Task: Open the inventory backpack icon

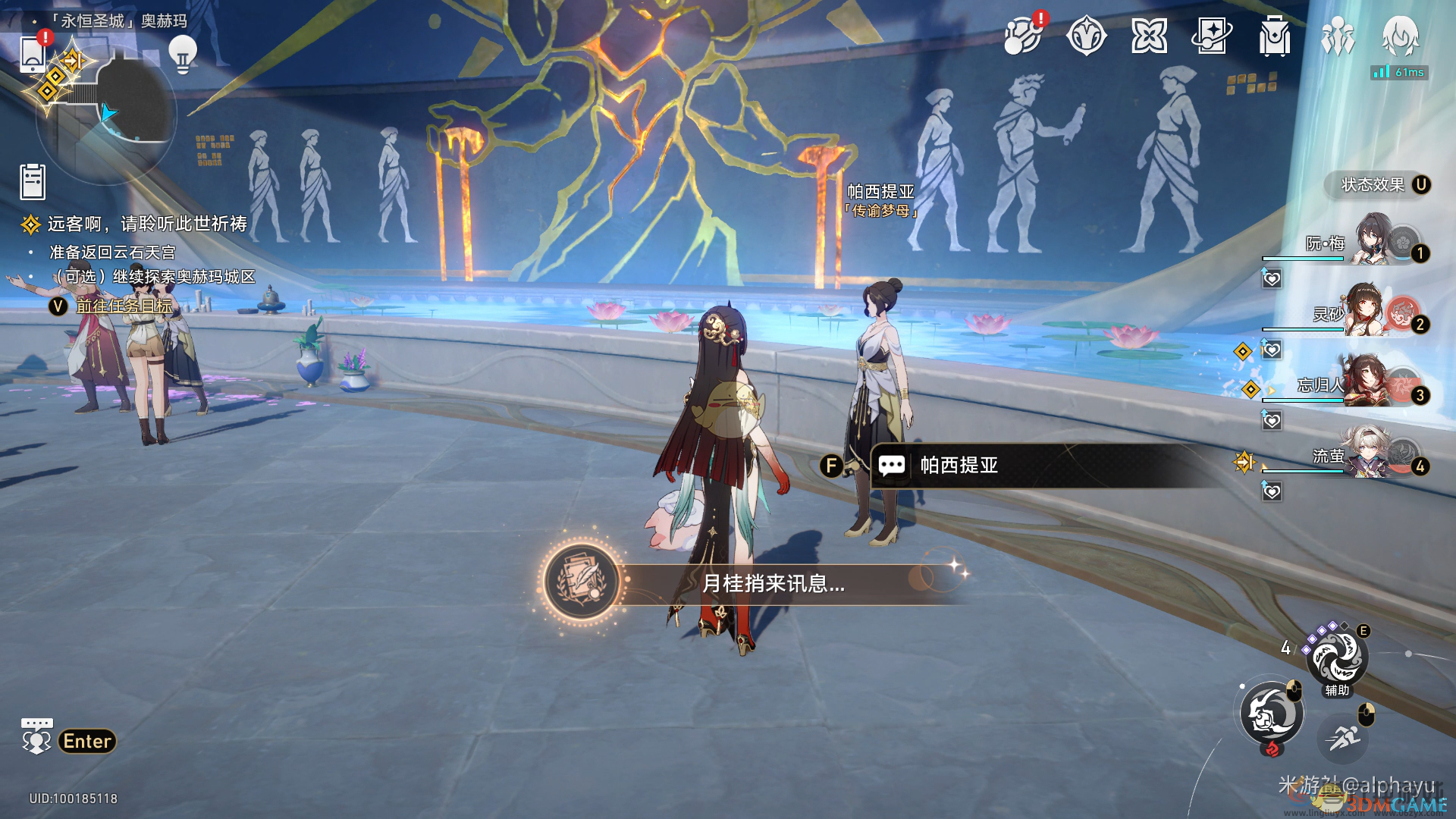Action: 1274,36
